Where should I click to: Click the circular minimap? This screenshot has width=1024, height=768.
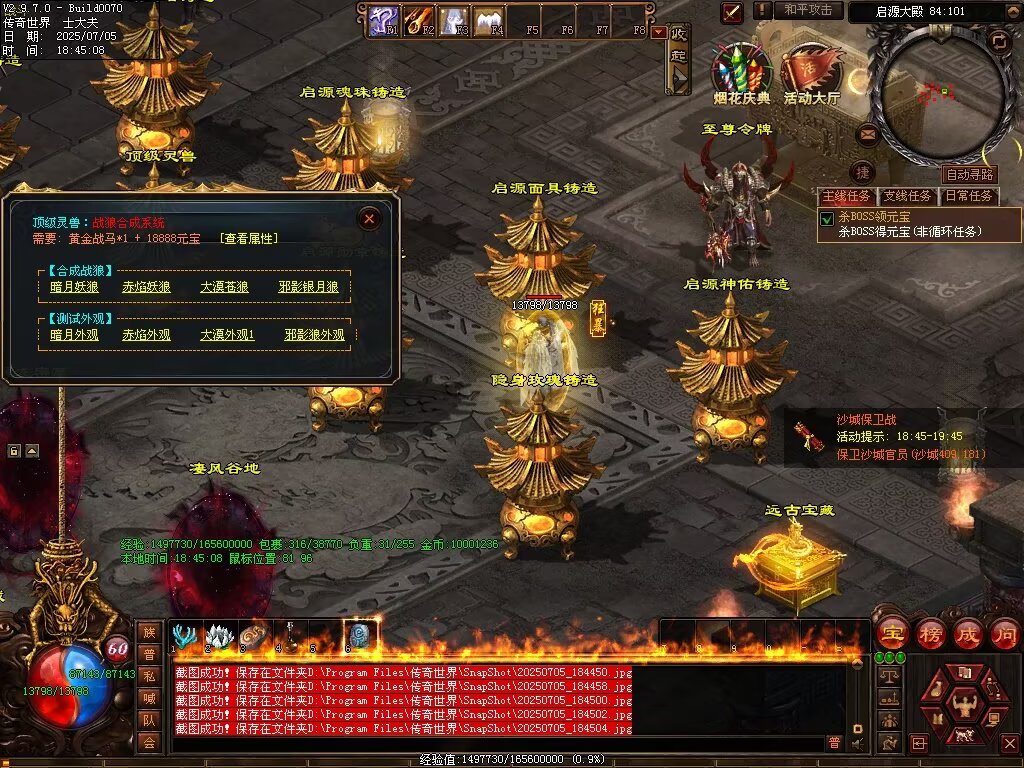point(936,92)
